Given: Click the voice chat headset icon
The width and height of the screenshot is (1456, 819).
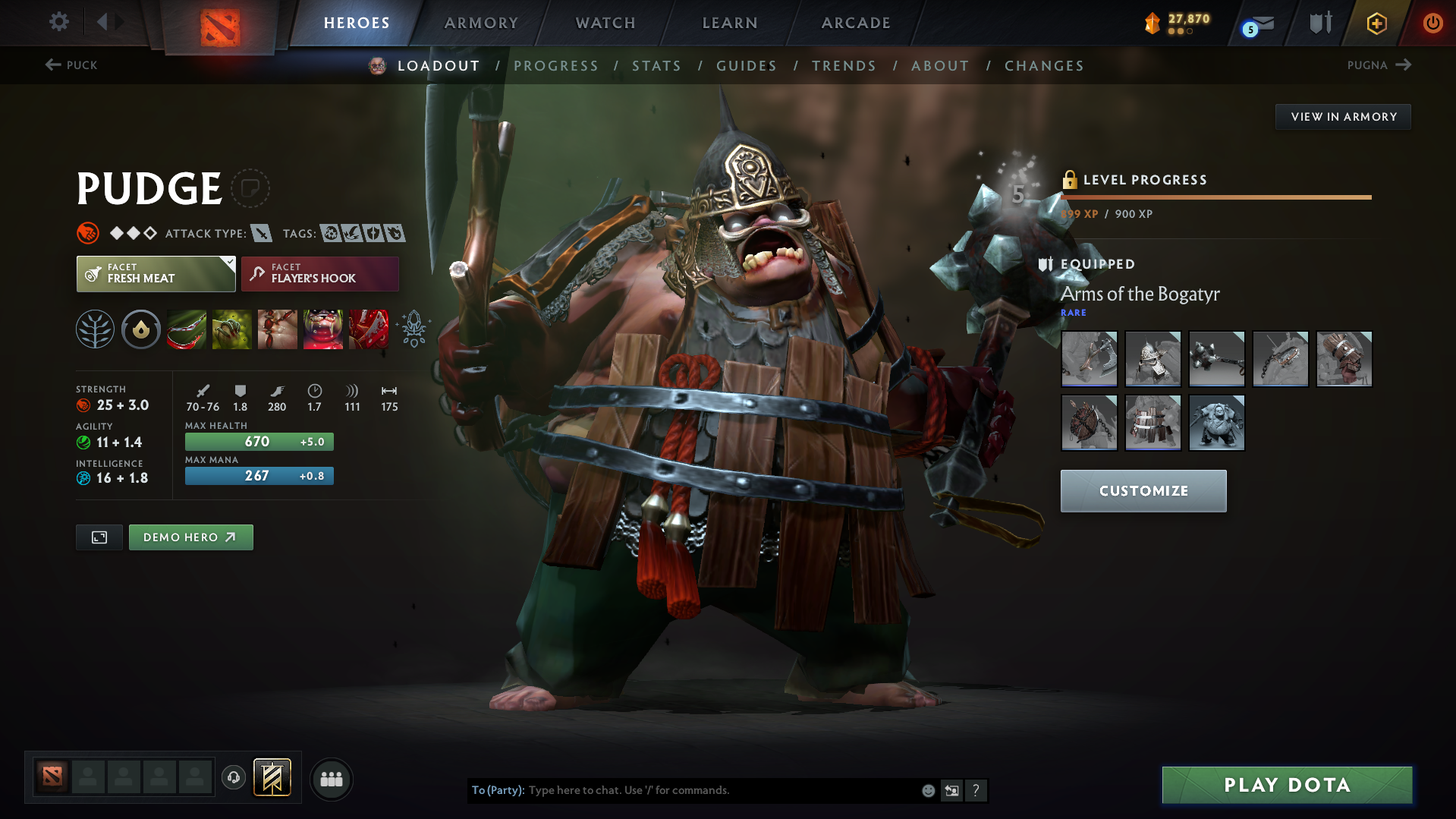Looking at the screenshot, I should tap(233, 778).
